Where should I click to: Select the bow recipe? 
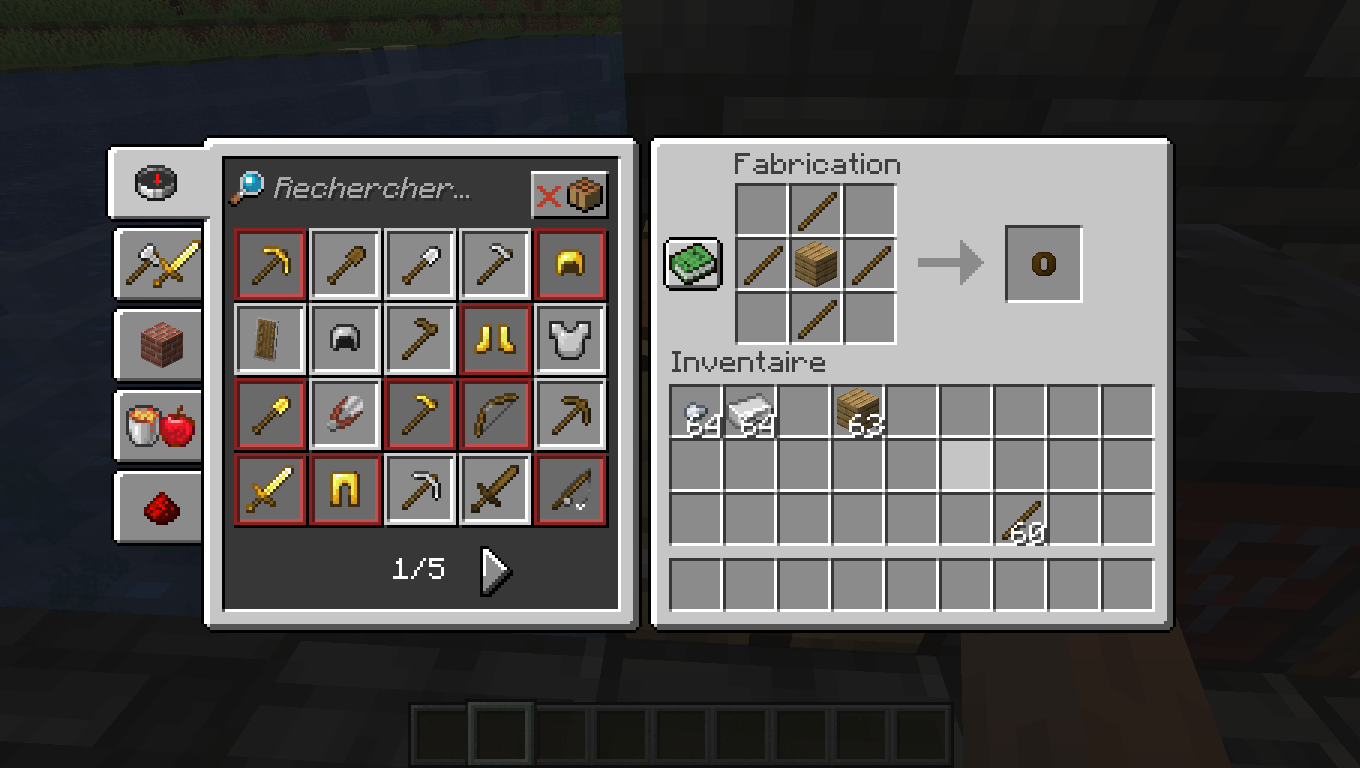(x=494, y=413)
